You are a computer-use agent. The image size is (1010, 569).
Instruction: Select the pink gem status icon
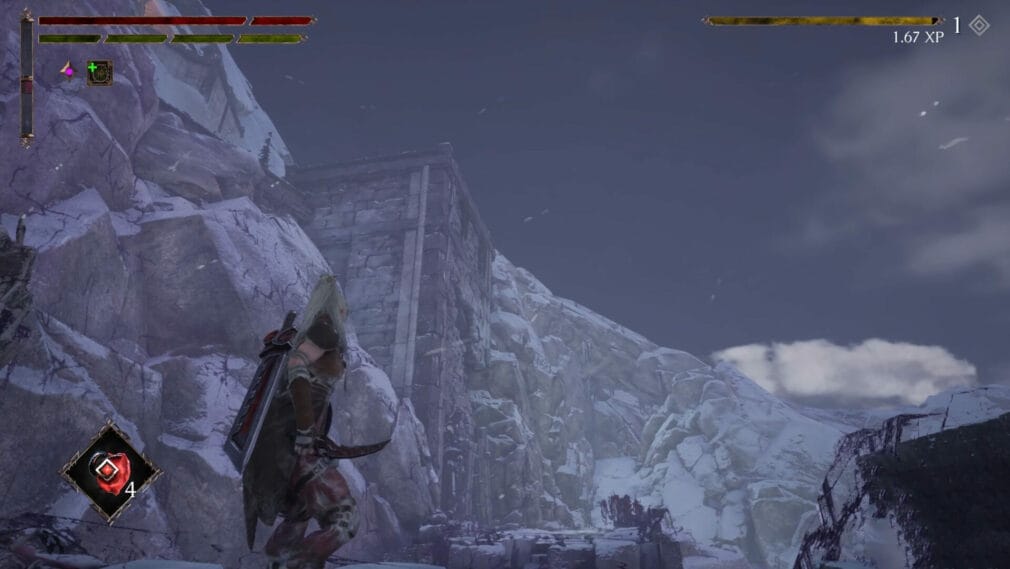pos(68,70)
